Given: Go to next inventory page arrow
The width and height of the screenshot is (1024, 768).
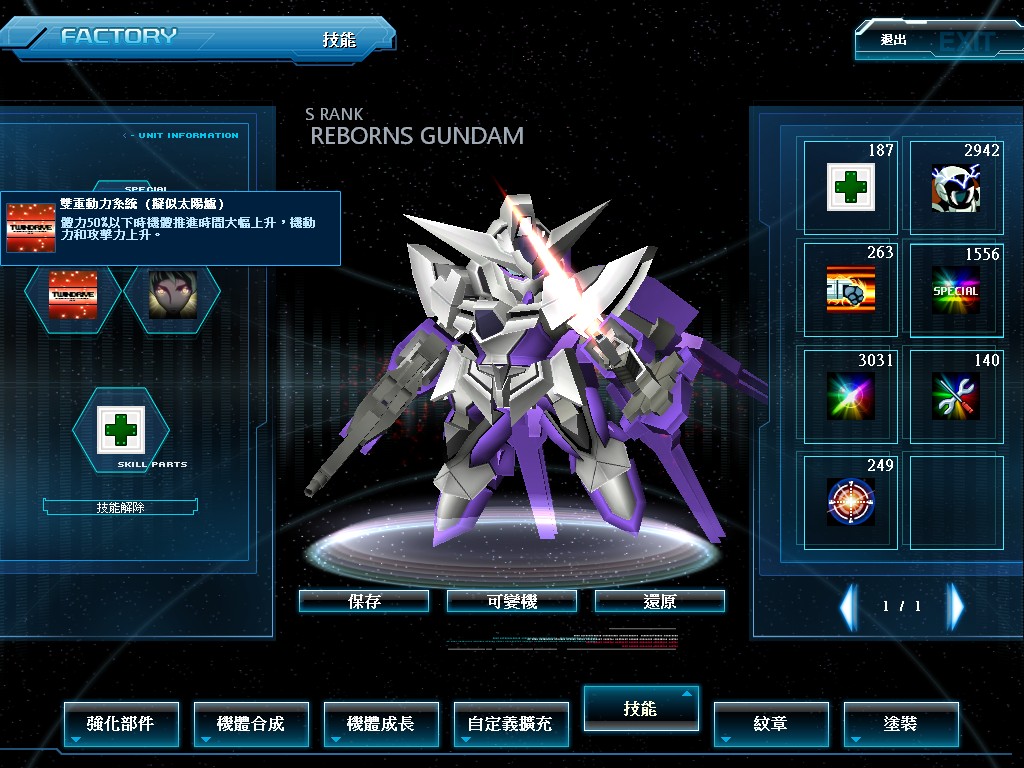Looking at the screenshot, I should (x=956, y=606).
